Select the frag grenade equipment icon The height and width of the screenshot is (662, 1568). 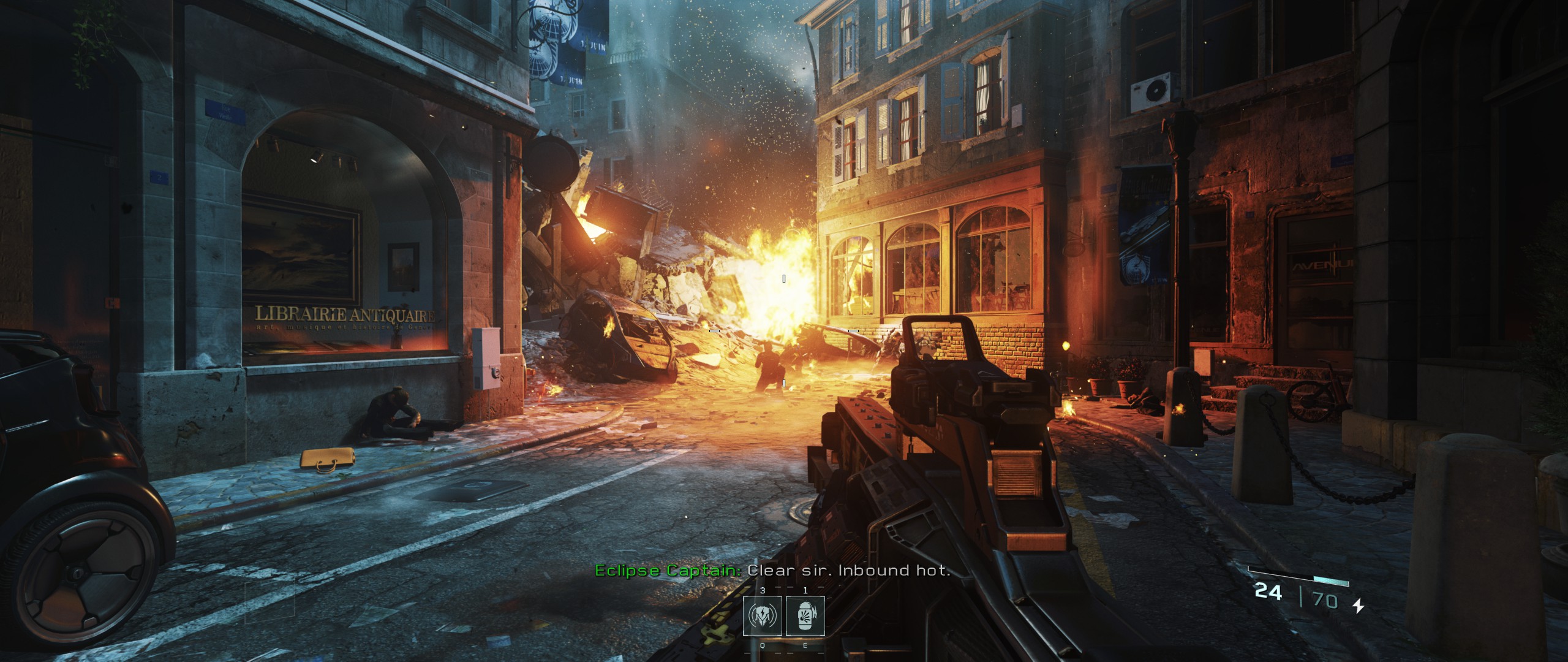tap(805, 616)
